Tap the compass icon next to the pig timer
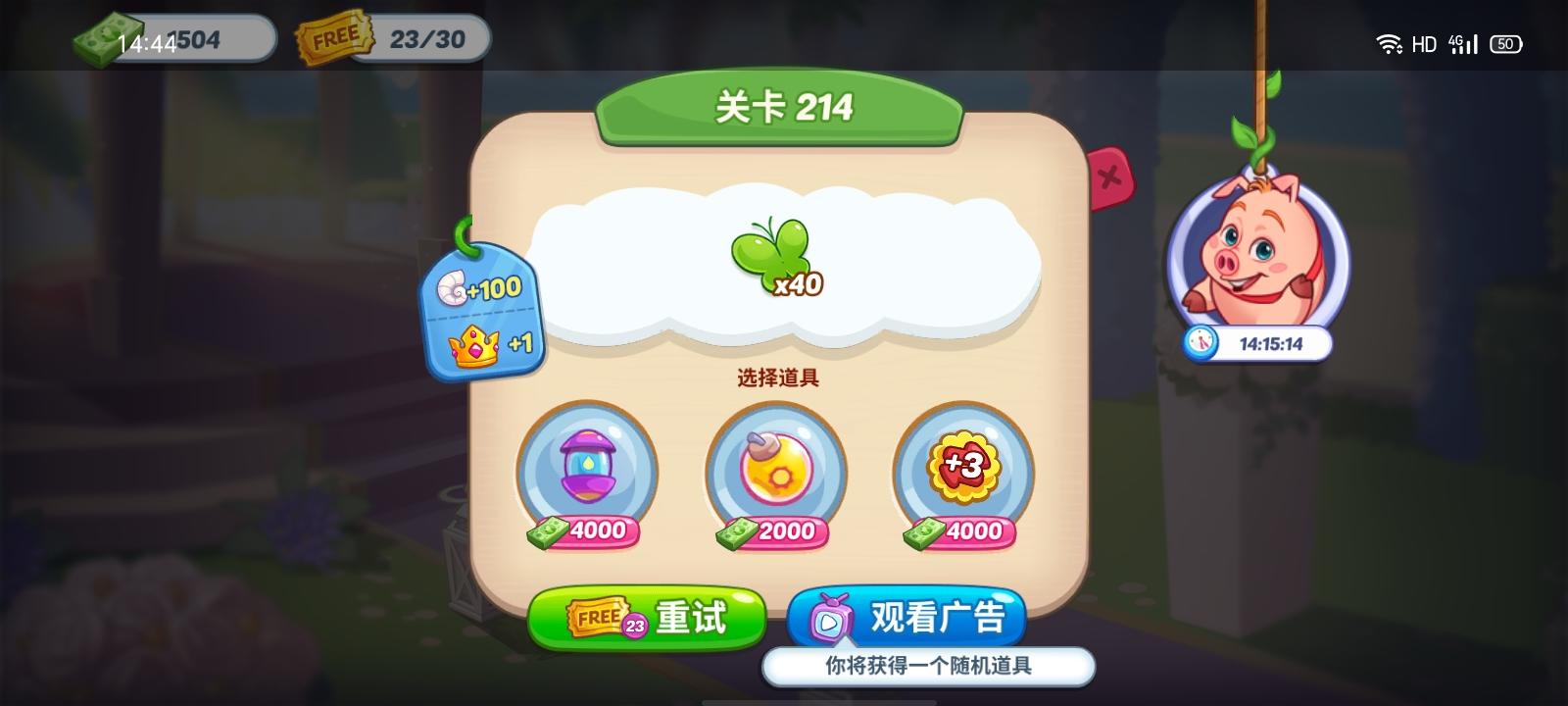 [1200, 344]
